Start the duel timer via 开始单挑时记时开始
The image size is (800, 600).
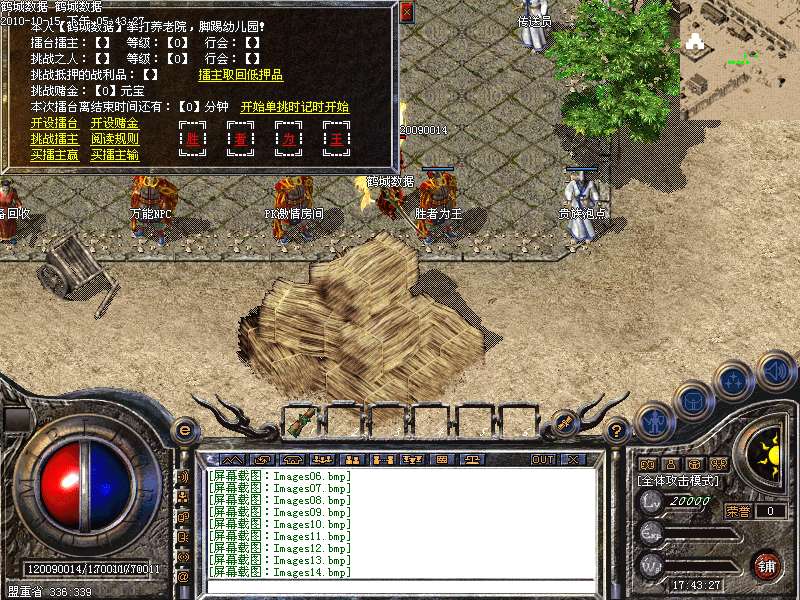[295, 107]
